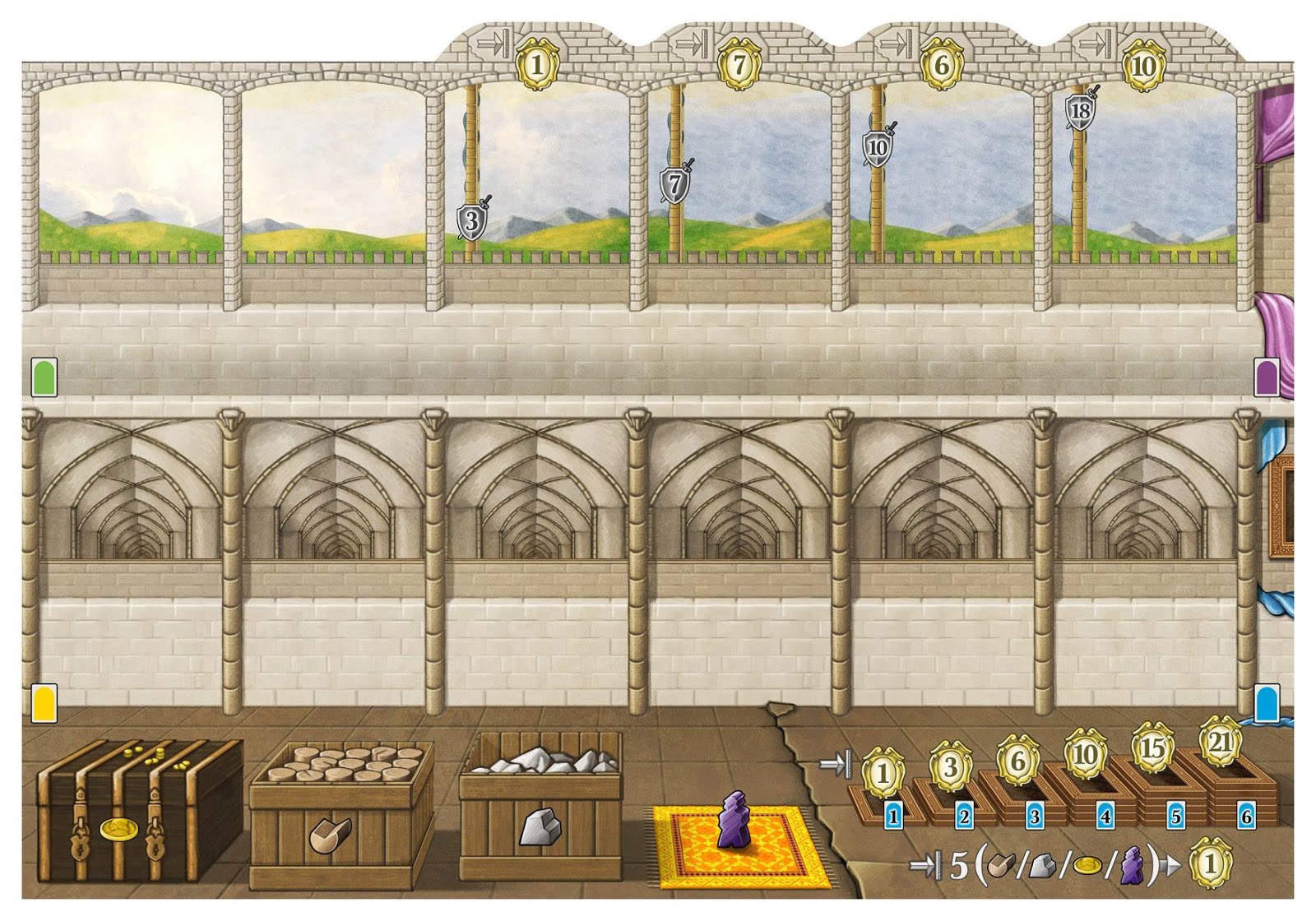Select the purple figure on the carpet
Screen dimensions: 1316x921
click(731, 821)
